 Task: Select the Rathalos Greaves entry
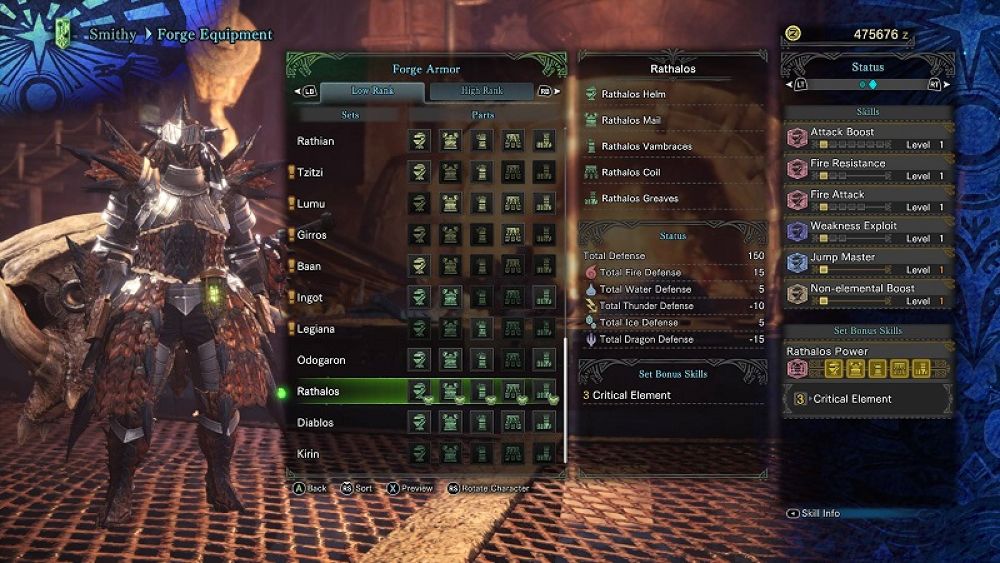pyautogui.click(x=640, y=198)
